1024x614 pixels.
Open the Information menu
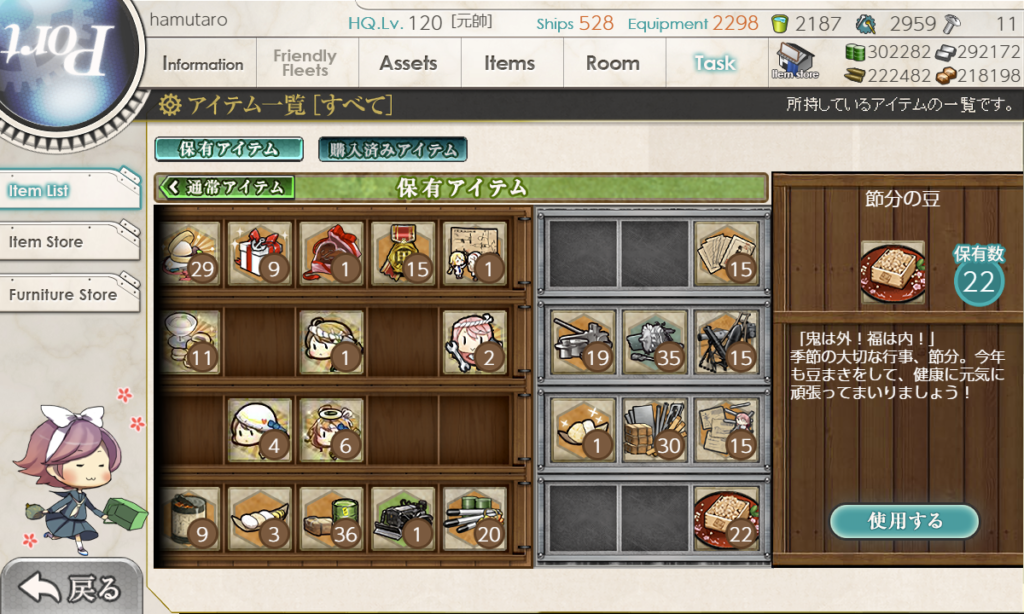pos(202,64)
